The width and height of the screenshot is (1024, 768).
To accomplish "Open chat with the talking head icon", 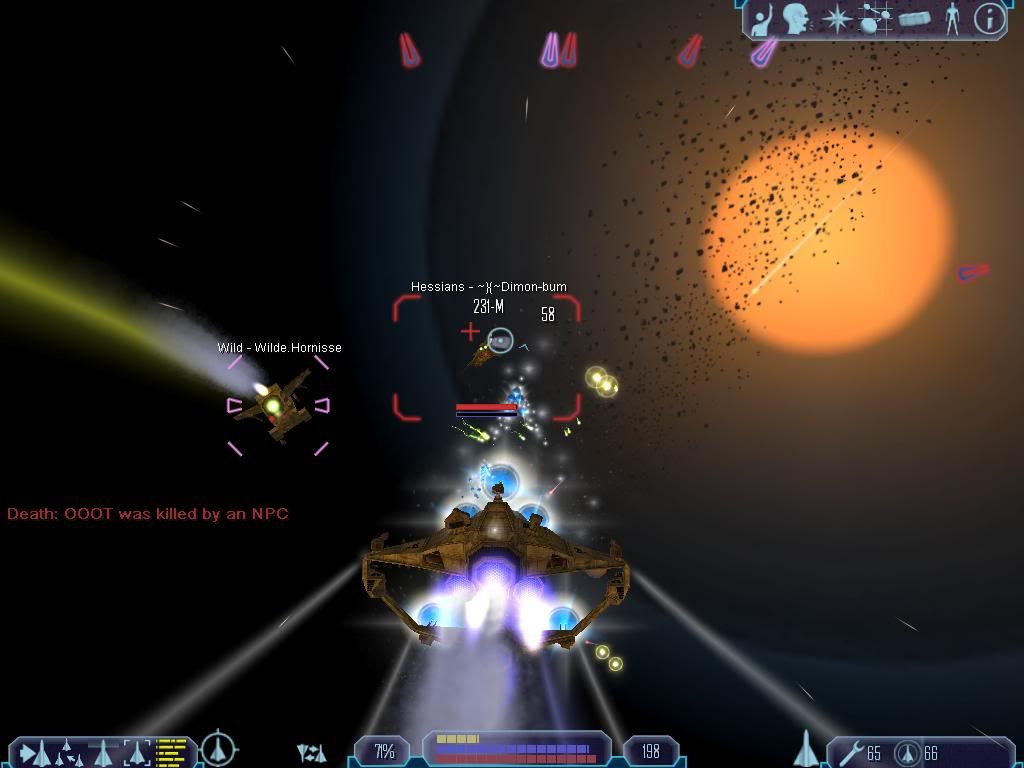I will 796,18.
